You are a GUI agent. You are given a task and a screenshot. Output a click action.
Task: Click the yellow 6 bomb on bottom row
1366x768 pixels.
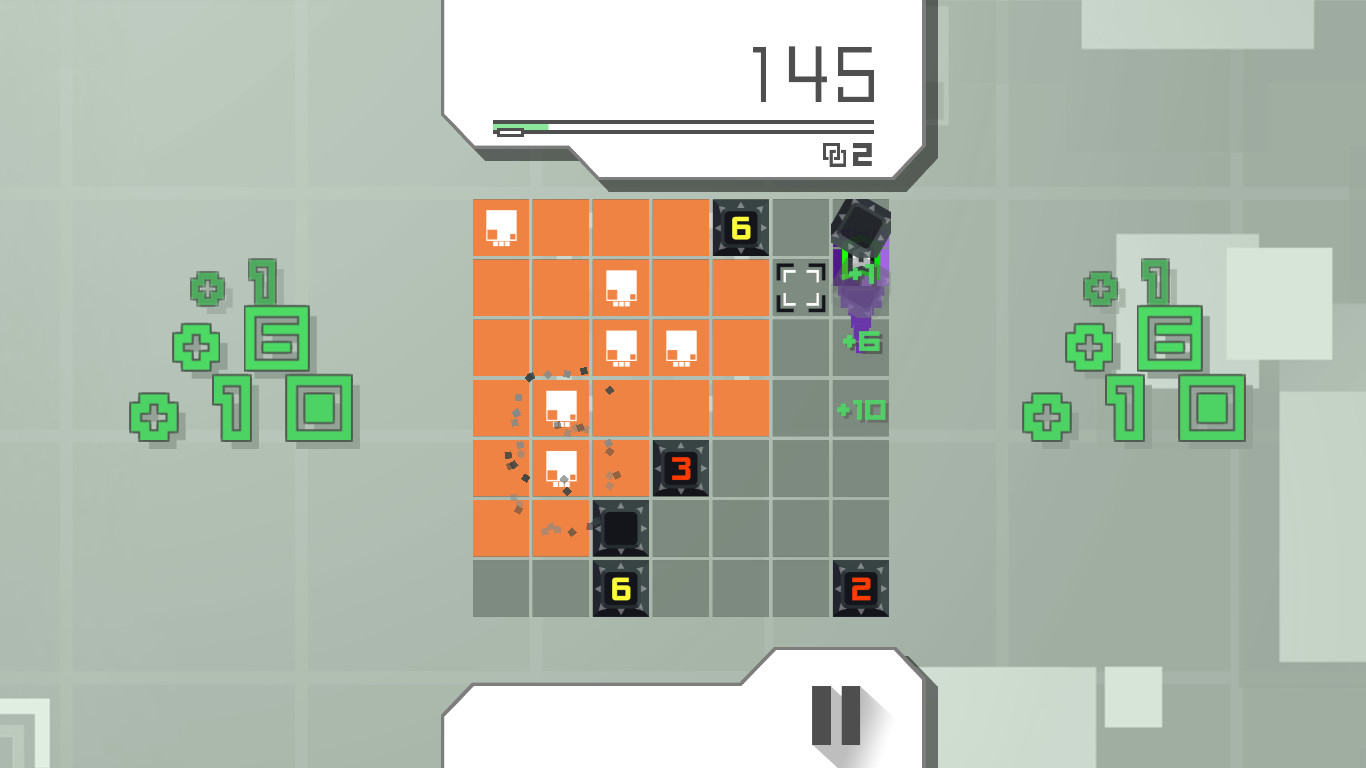(x=620, y=589)
